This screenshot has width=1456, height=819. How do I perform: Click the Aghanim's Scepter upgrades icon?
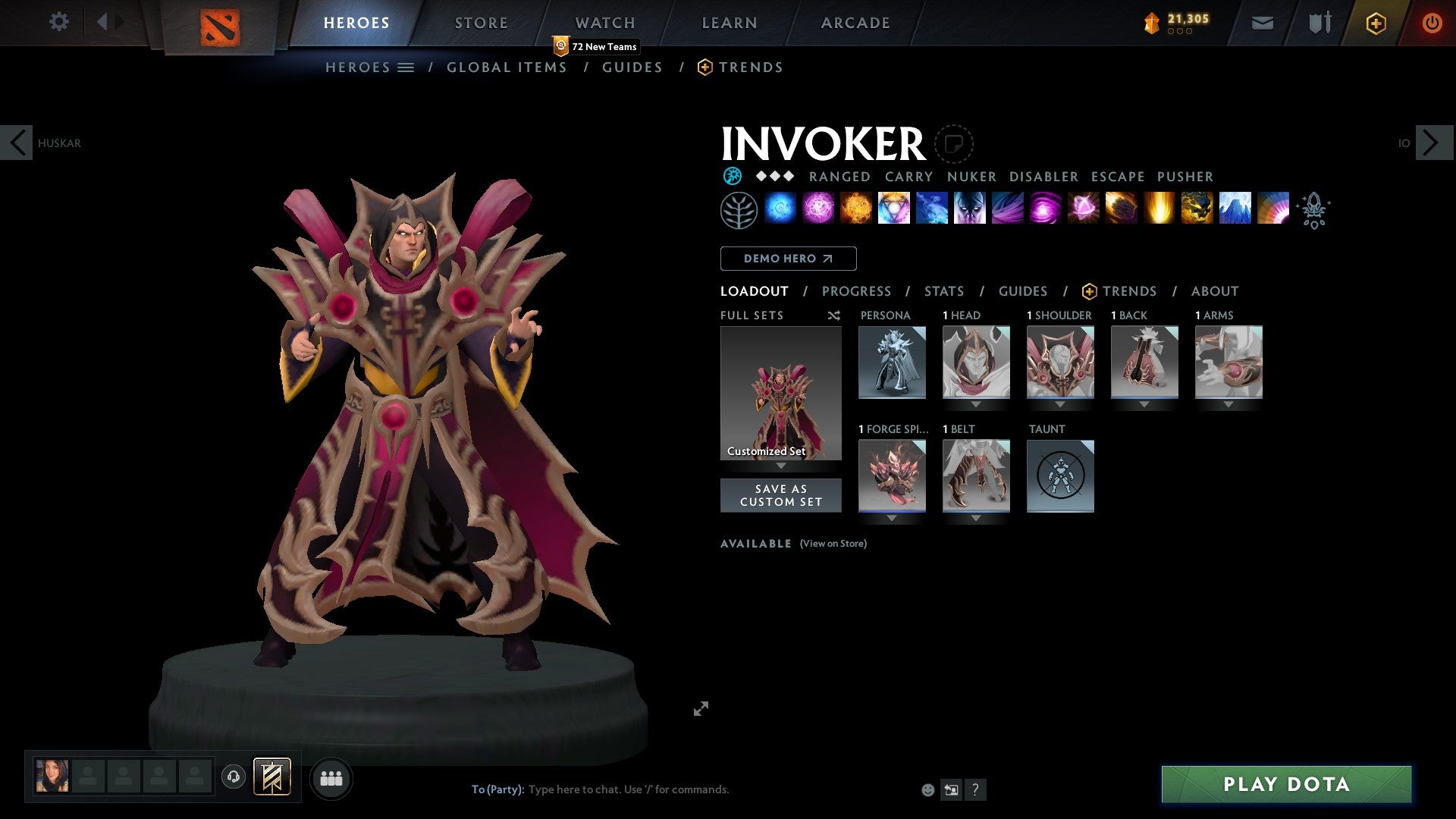(1313, 210)
